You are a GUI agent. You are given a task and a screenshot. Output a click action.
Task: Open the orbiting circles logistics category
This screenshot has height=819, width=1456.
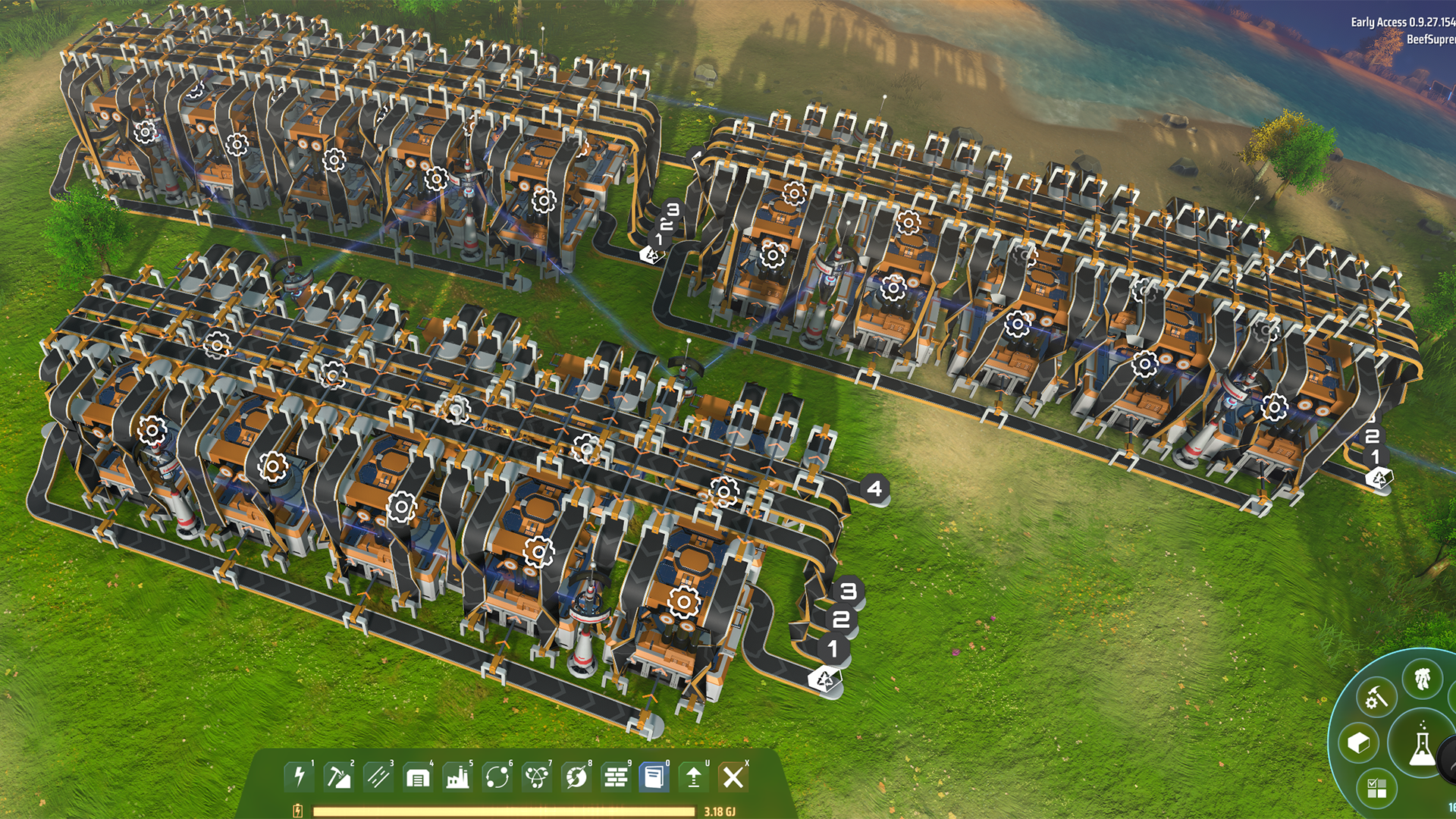point(497,777)
